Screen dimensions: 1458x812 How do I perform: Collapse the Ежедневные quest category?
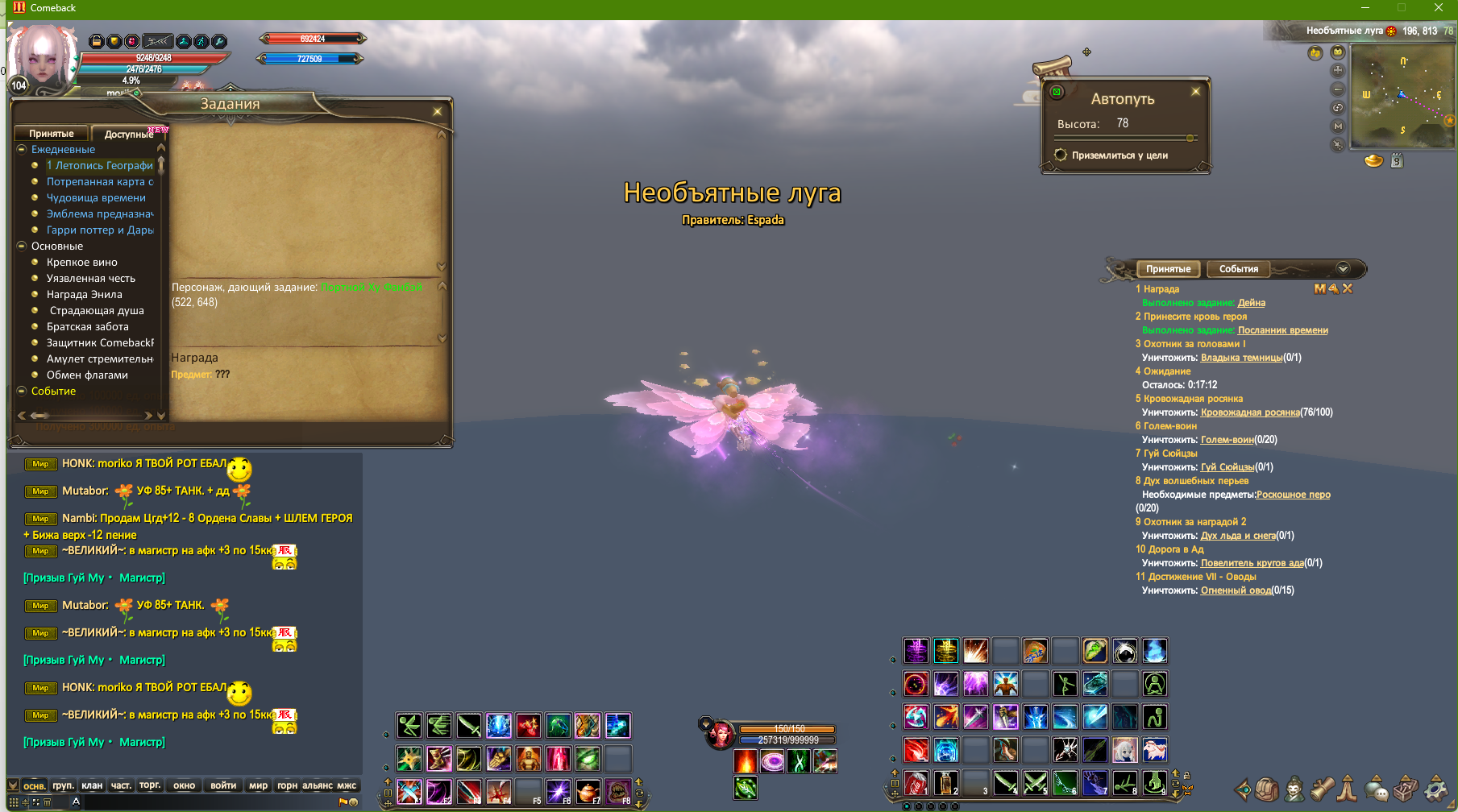point(22,150)
